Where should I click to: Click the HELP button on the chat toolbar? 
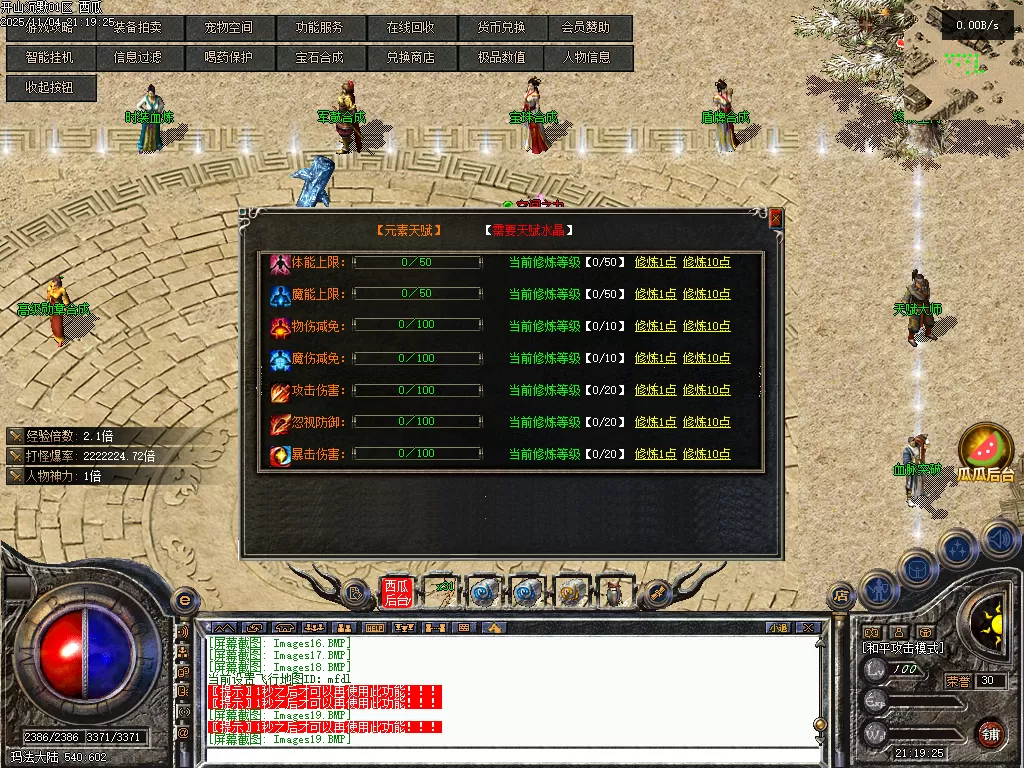[376, 628]
